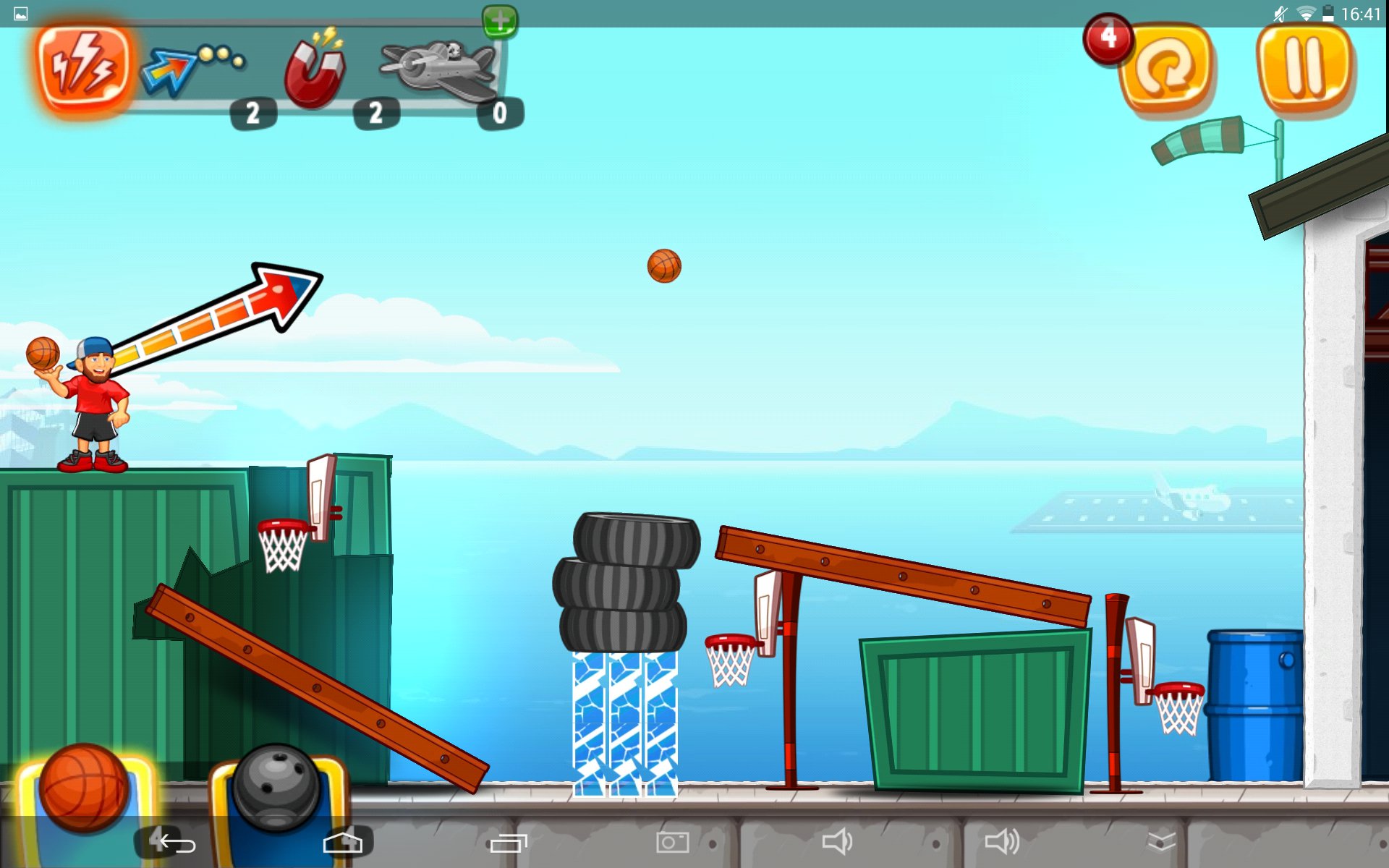Lower the volume with the speaker icon
1389x868 pixels.
pyautogui.click(x=837, y=842)
